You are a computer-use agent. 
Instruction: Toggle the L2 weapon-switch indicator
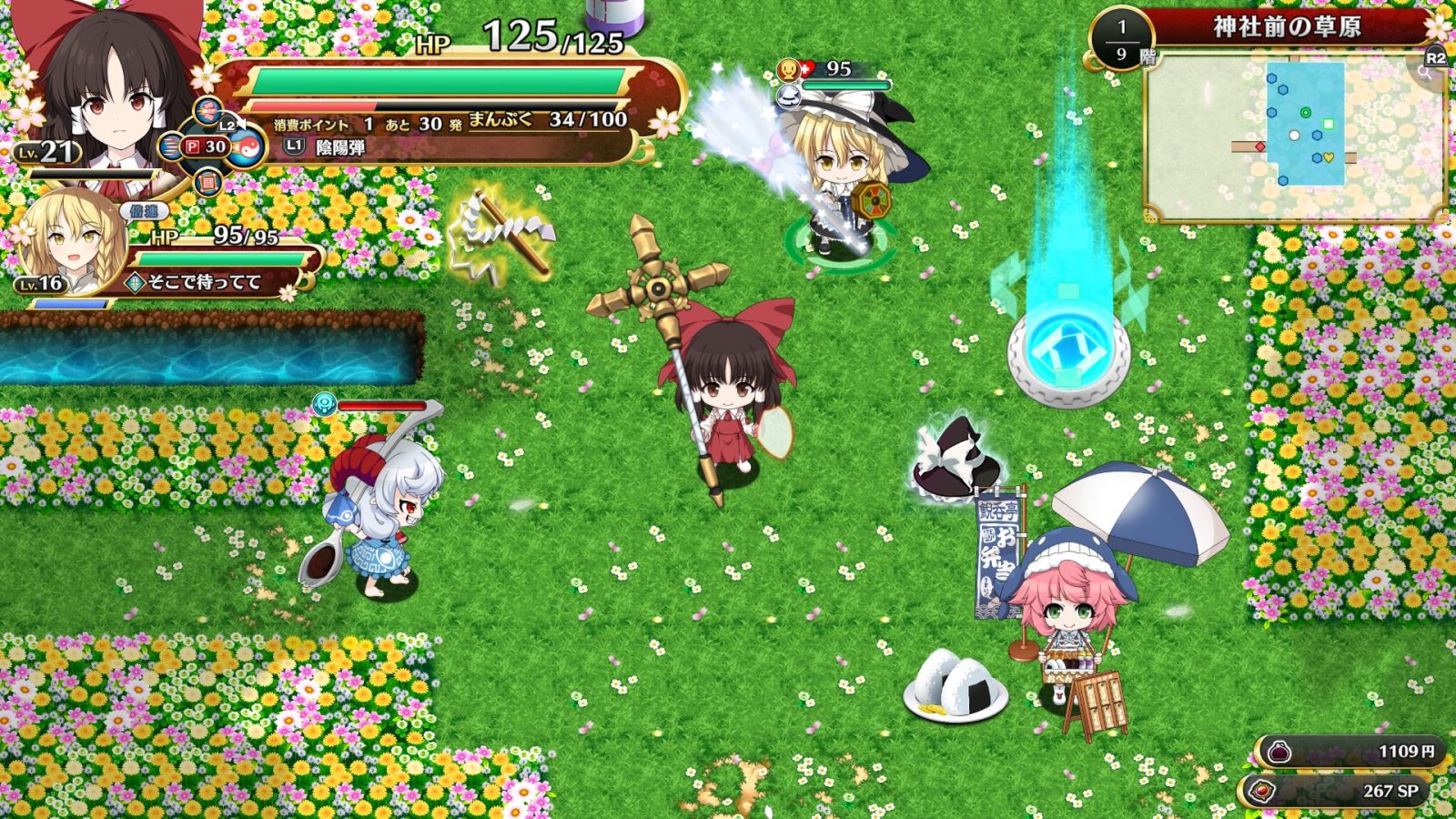[229, 125]
